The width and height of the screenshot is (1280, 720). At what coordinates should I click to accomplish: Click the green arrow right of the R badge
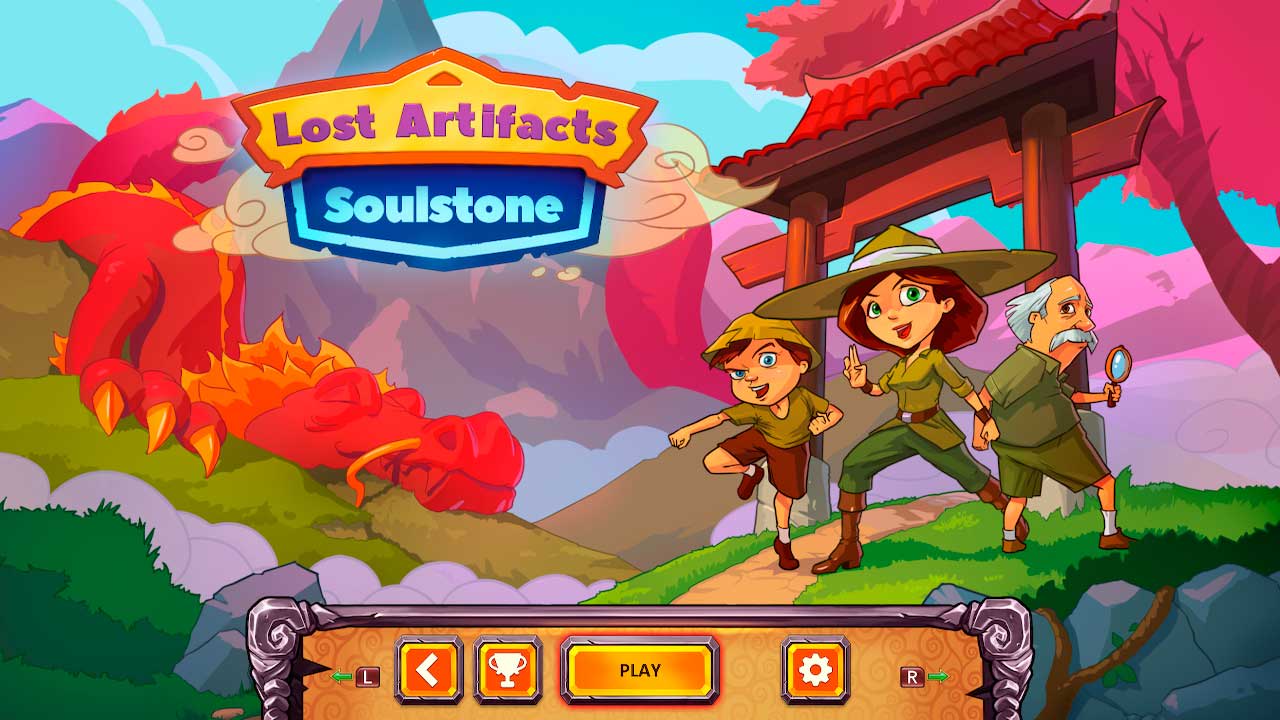tap(938, 677)
